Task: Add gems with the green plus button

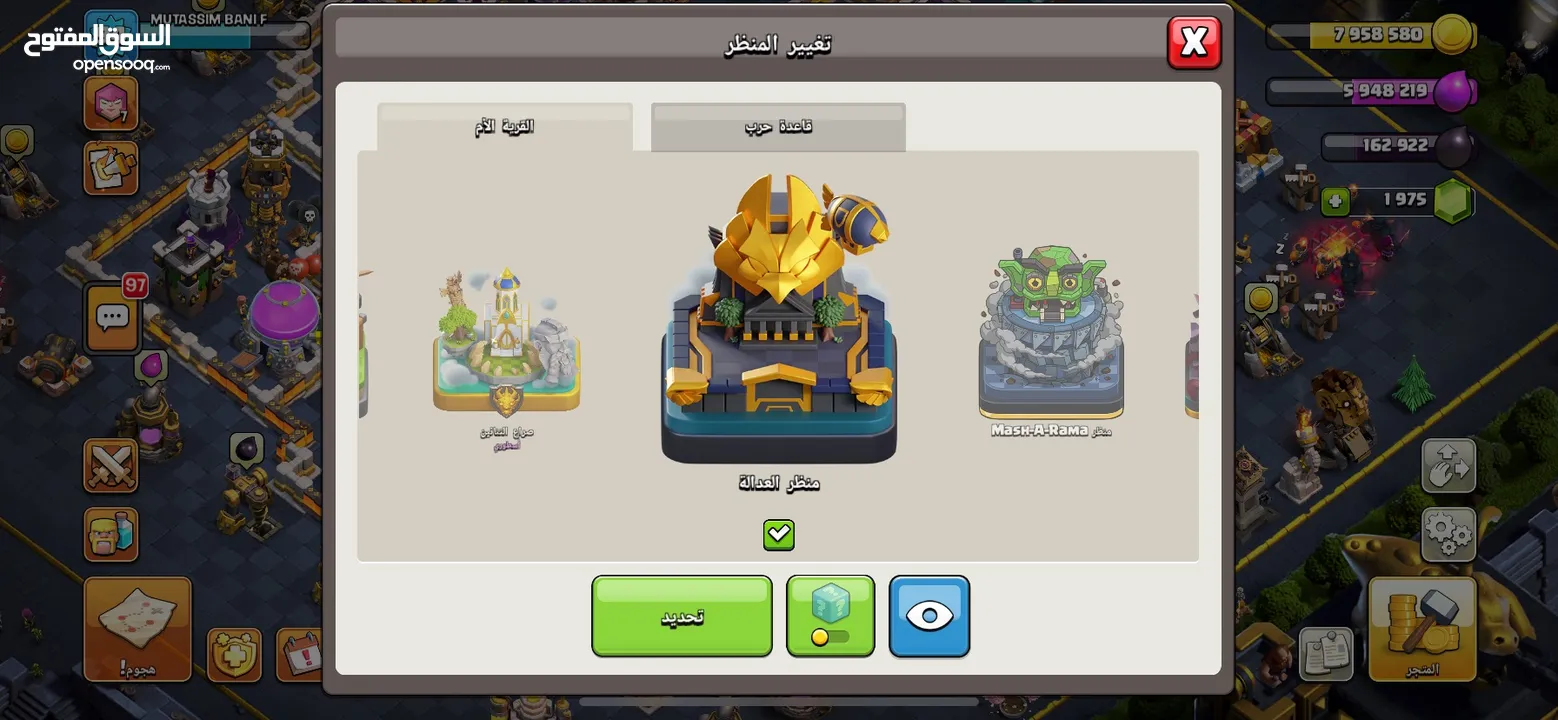Action: pyautogui.click(x=1335, y=201)
